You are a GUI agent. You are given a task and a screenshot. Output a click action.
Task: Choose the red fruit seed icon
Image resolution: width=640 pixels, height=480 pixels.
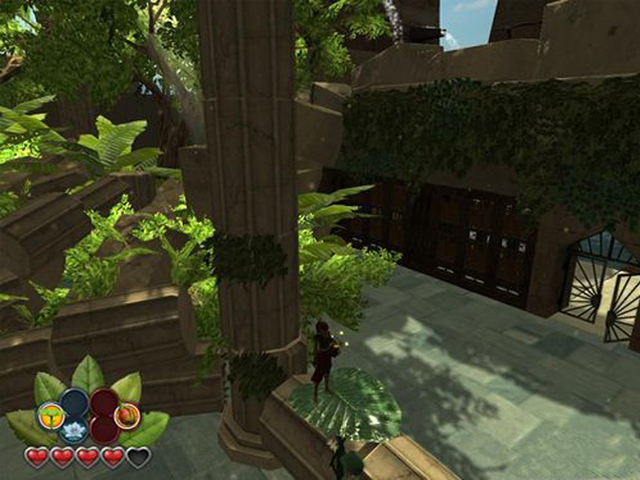pos(127,414)
